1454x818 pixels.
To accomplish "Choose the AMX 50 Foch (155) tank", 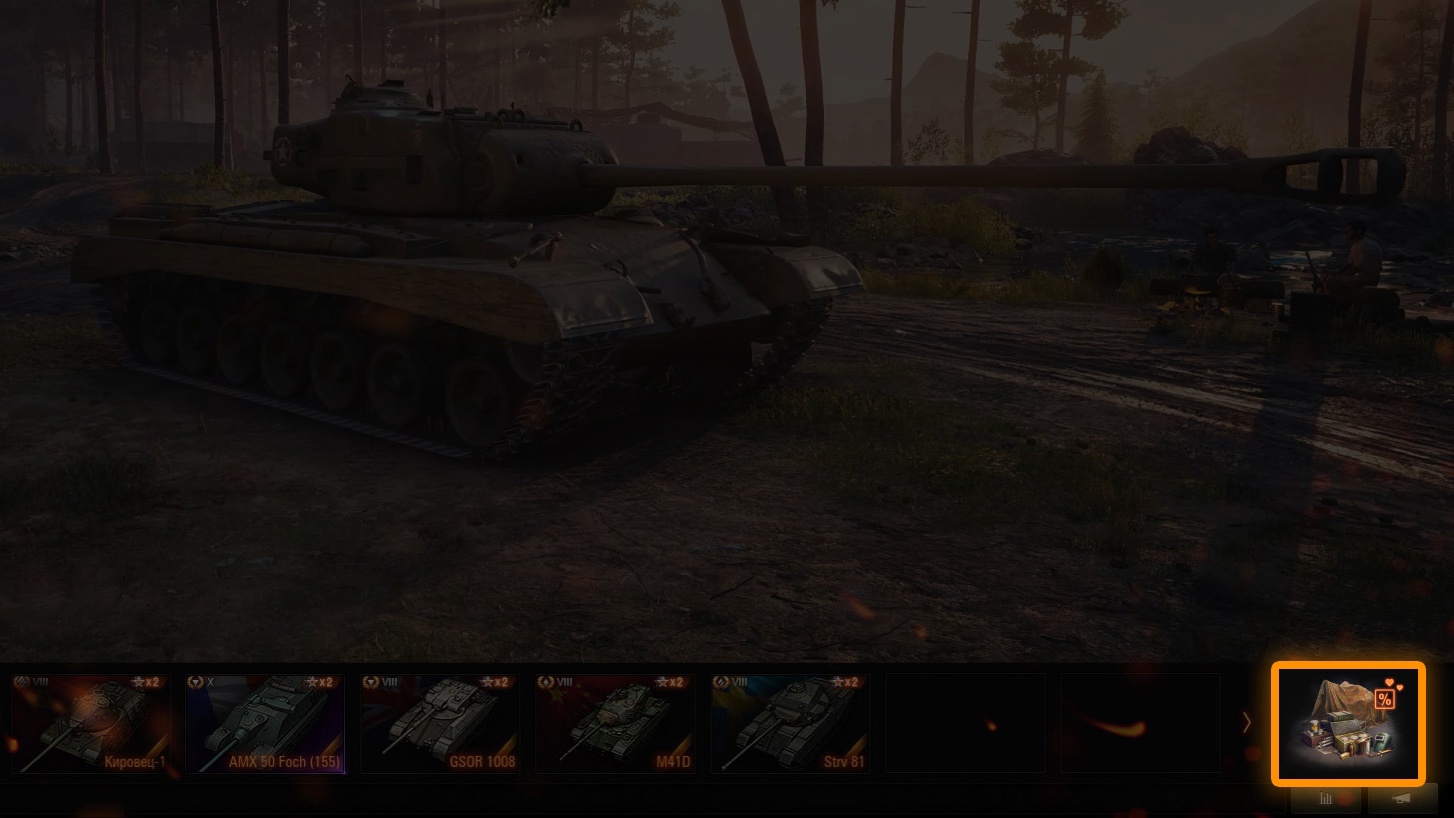I will [265, 723].
